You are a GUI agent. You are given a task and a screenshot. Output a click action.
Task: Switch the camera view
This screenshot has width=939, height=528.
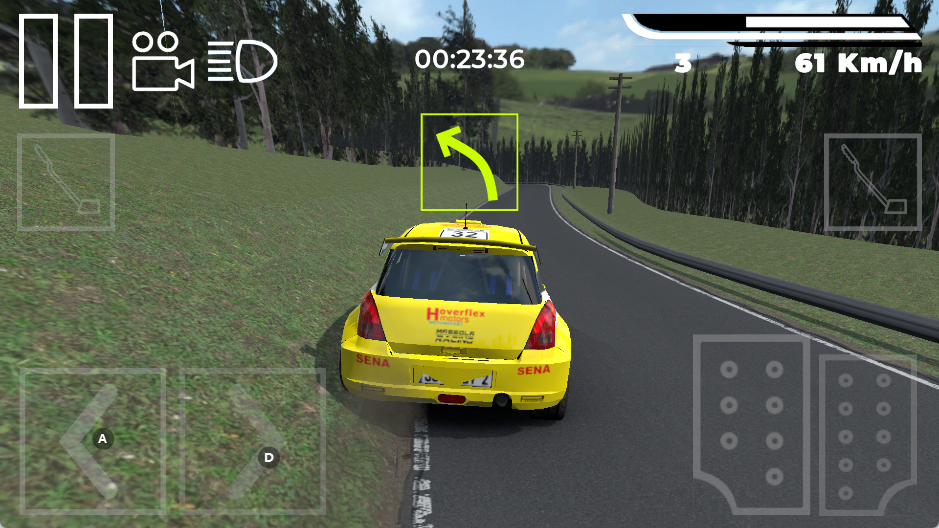click(x=162, y=62)
